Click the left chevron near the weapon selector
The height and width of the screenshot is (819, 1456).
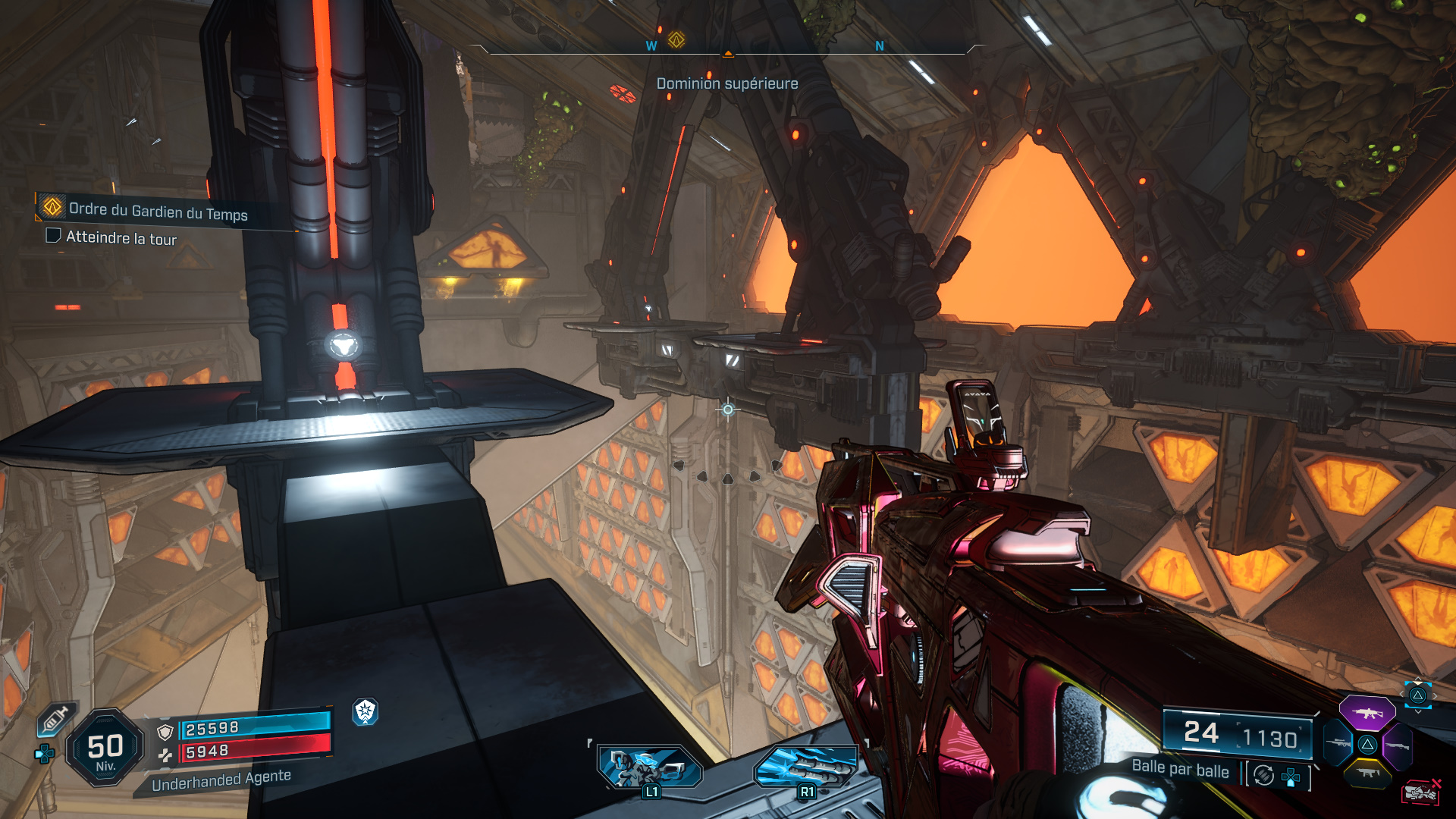click(1402, 693)
